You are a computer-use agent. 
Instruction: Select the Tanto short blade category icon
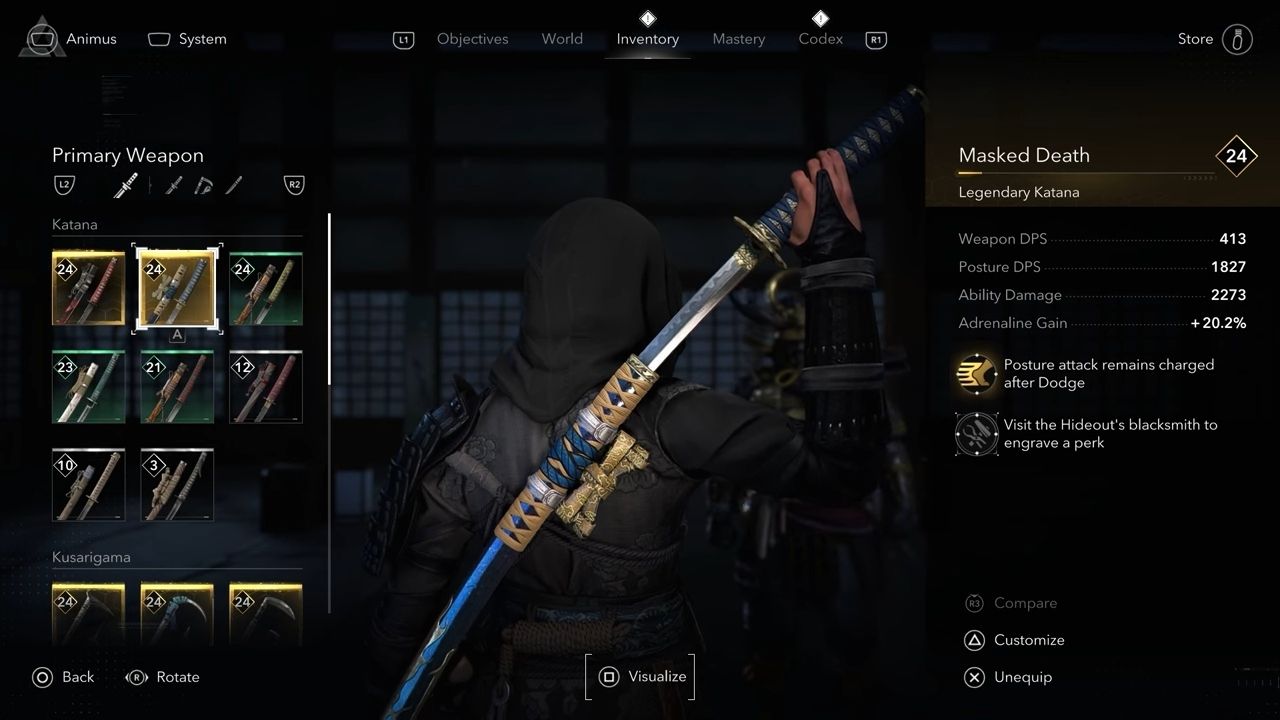234,185
